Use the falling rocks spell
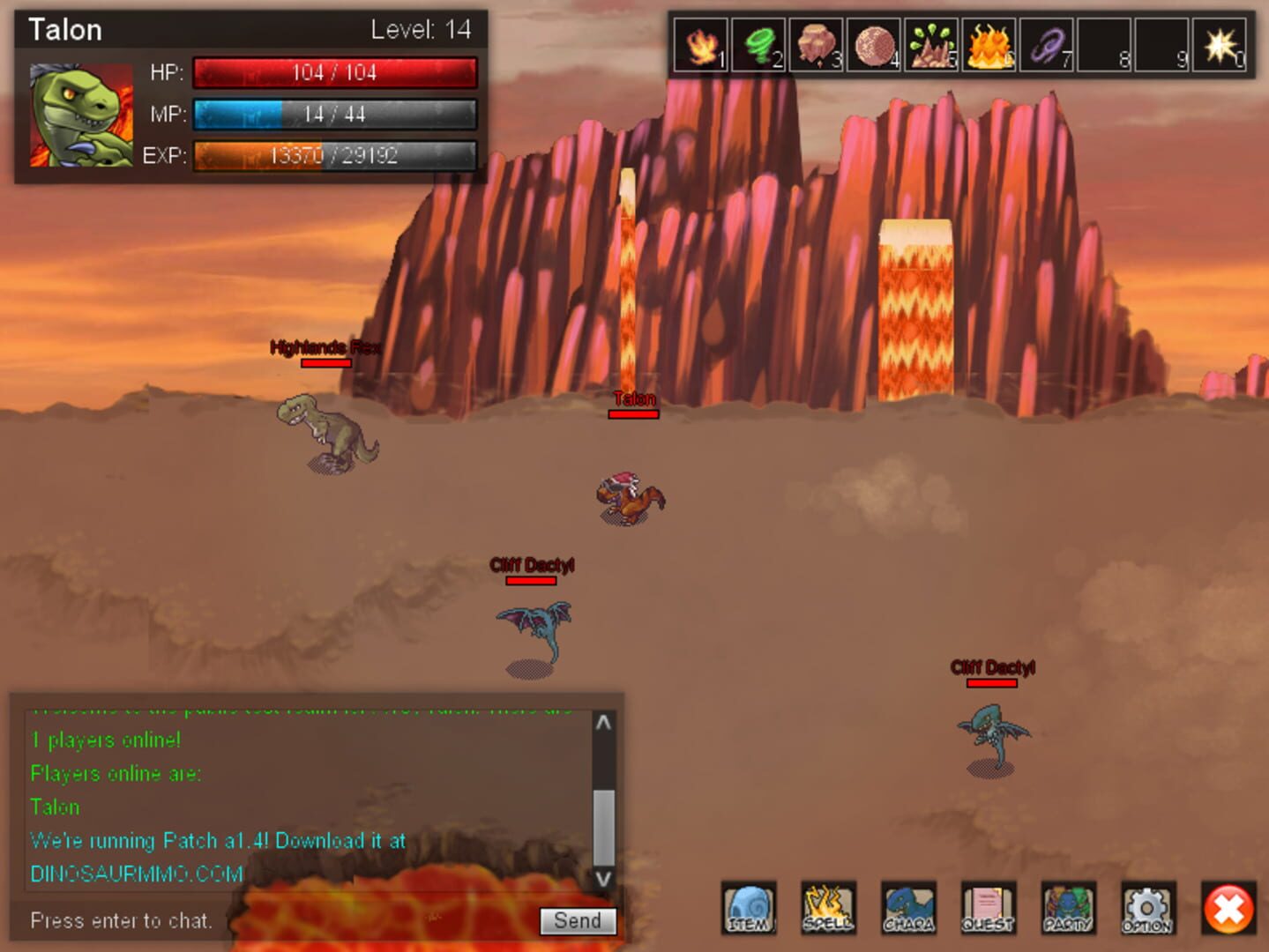The width and height of the screenshot is (1269, 952). 816,46
